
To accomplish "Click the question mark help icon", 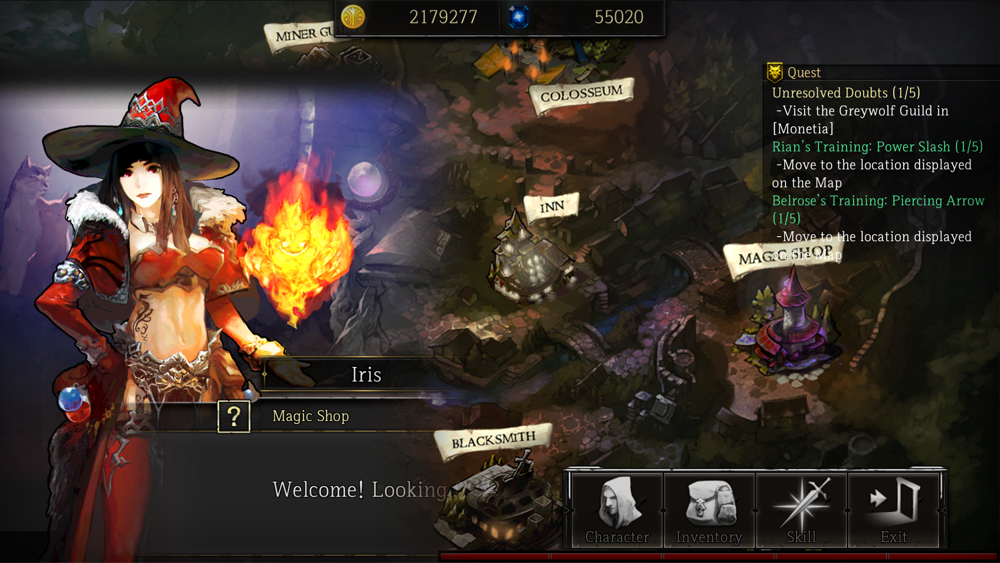I will click(233, 416).
